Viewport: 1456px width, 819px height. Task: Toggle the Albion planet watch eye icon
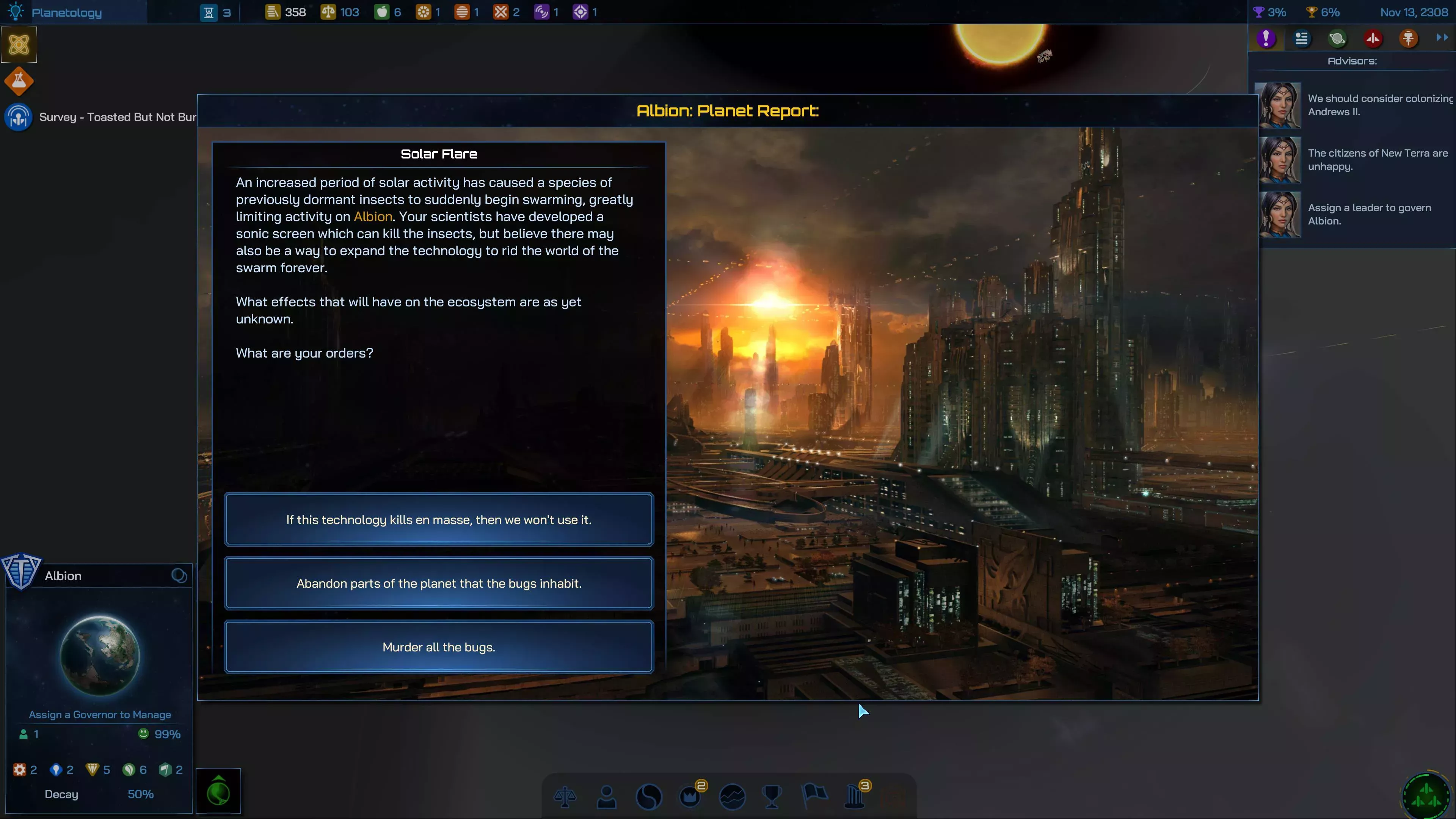[x=179, y=575]
